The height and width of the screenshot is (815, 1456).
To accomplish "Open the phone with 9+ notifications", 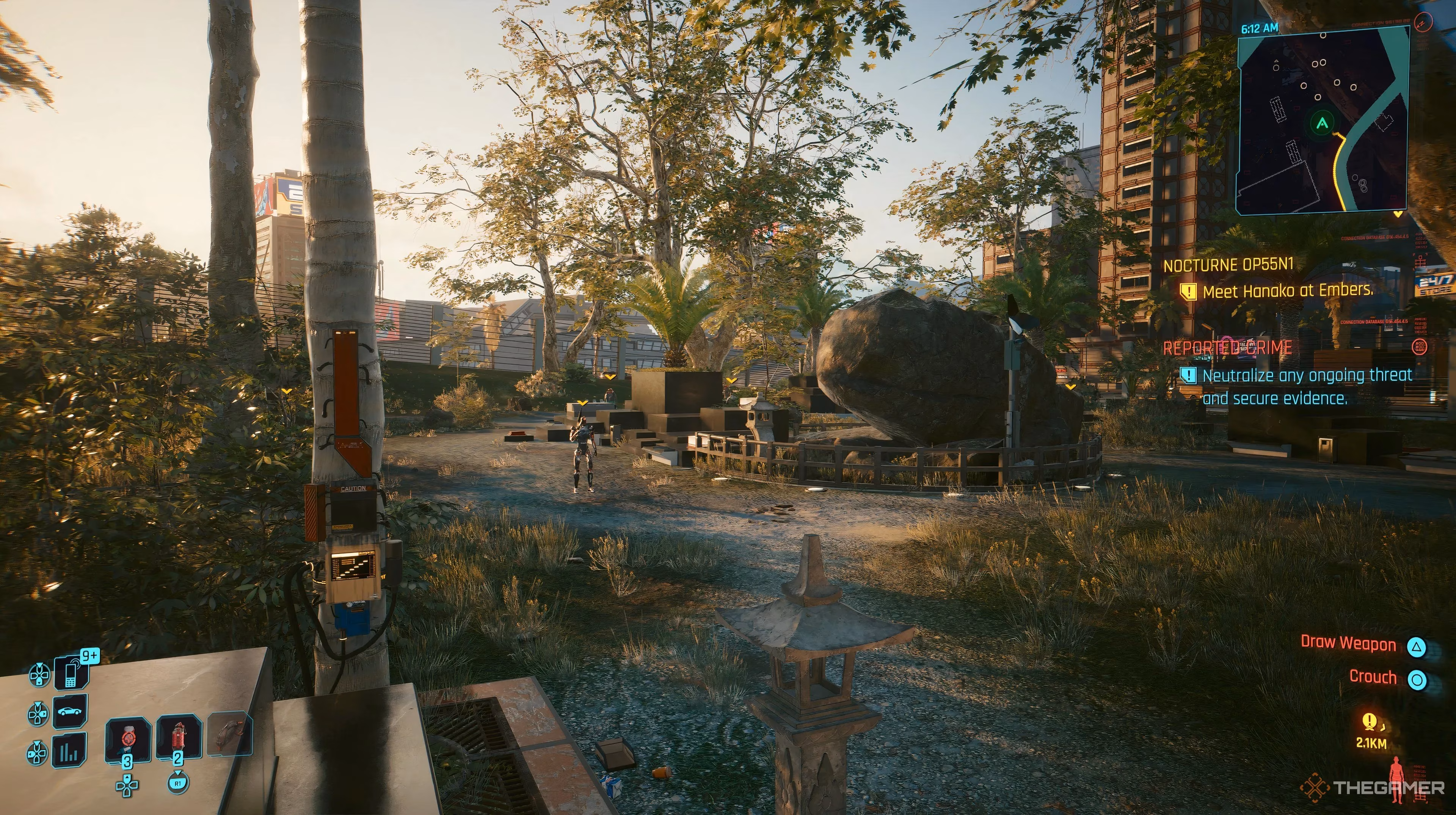I will pos(71,672).
